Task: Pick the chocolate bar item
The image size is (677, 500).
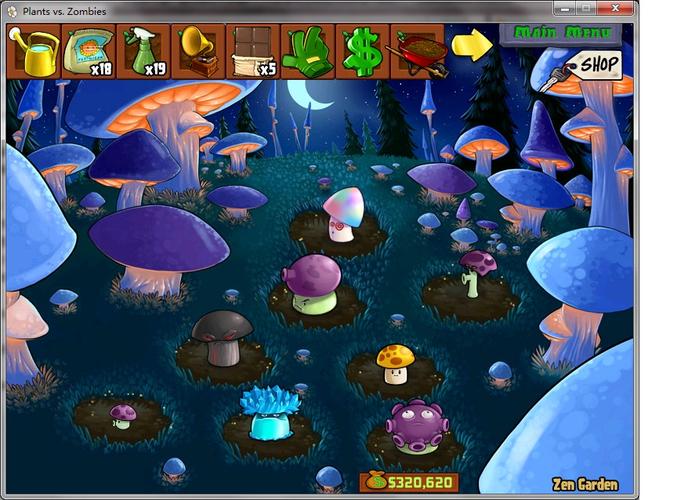Action: pyautogui.click(x=252, y=52)
